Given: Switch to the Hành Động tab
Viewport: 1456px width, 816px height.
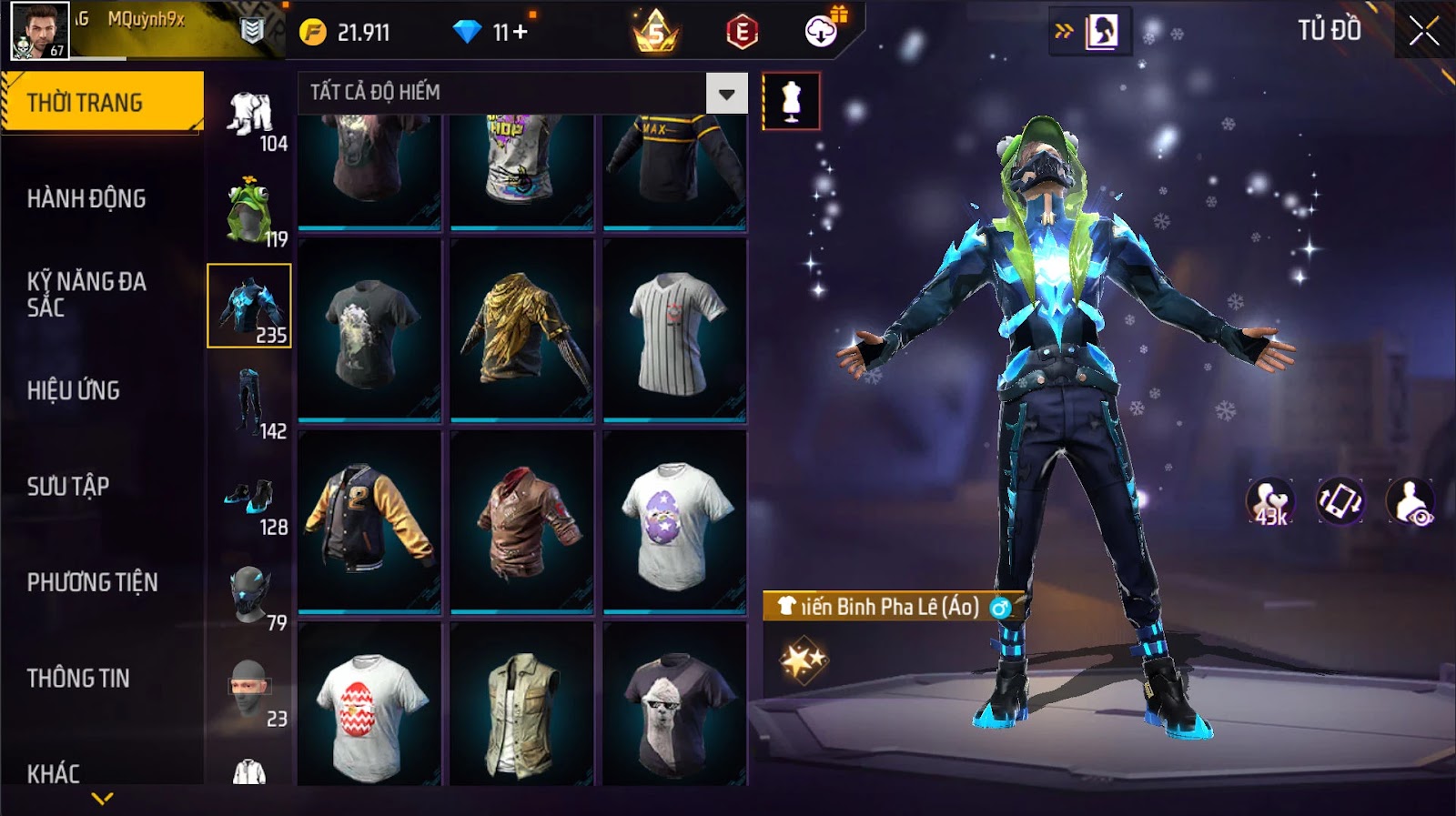Looking at the screenshot, I should [86, 198].
